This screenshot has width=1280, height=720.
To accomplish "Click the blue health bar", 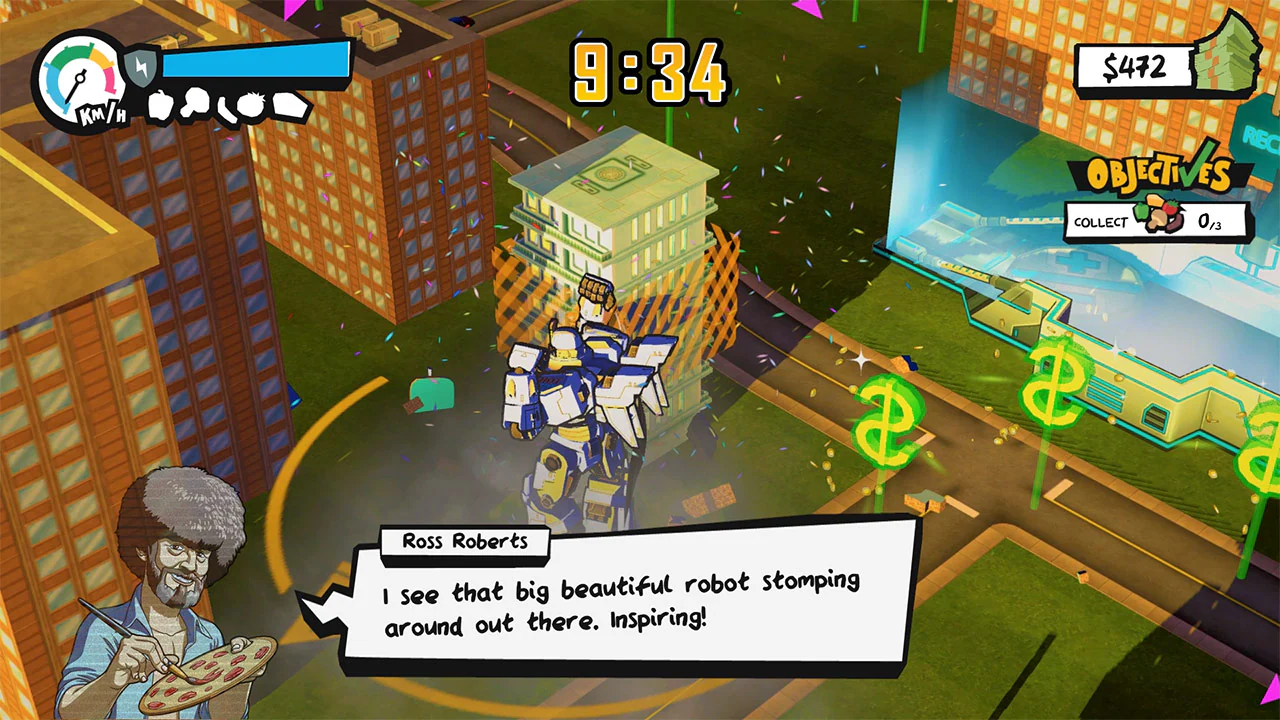I will click(x=255, y=62).
